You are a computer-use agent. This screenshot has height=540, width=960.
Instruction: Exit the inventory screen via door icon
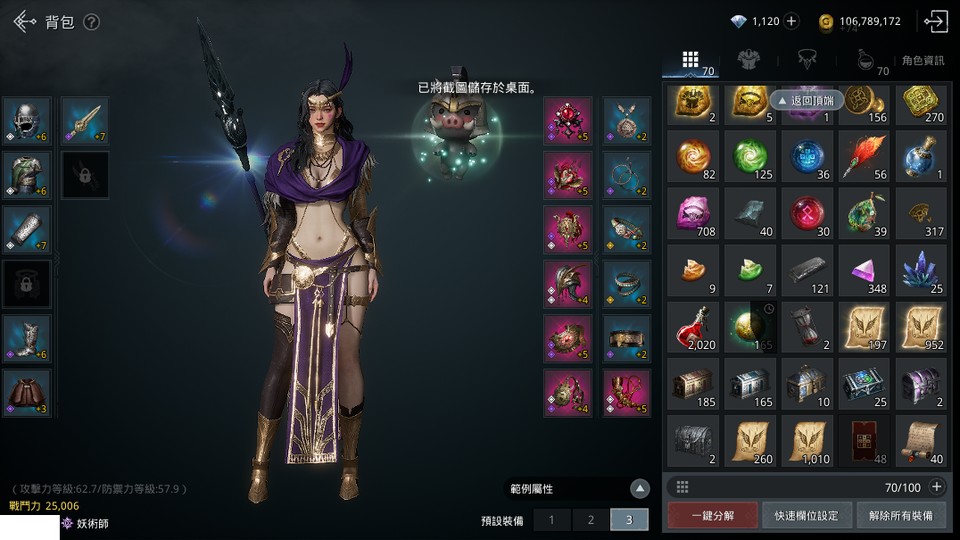tap(936, 21)
